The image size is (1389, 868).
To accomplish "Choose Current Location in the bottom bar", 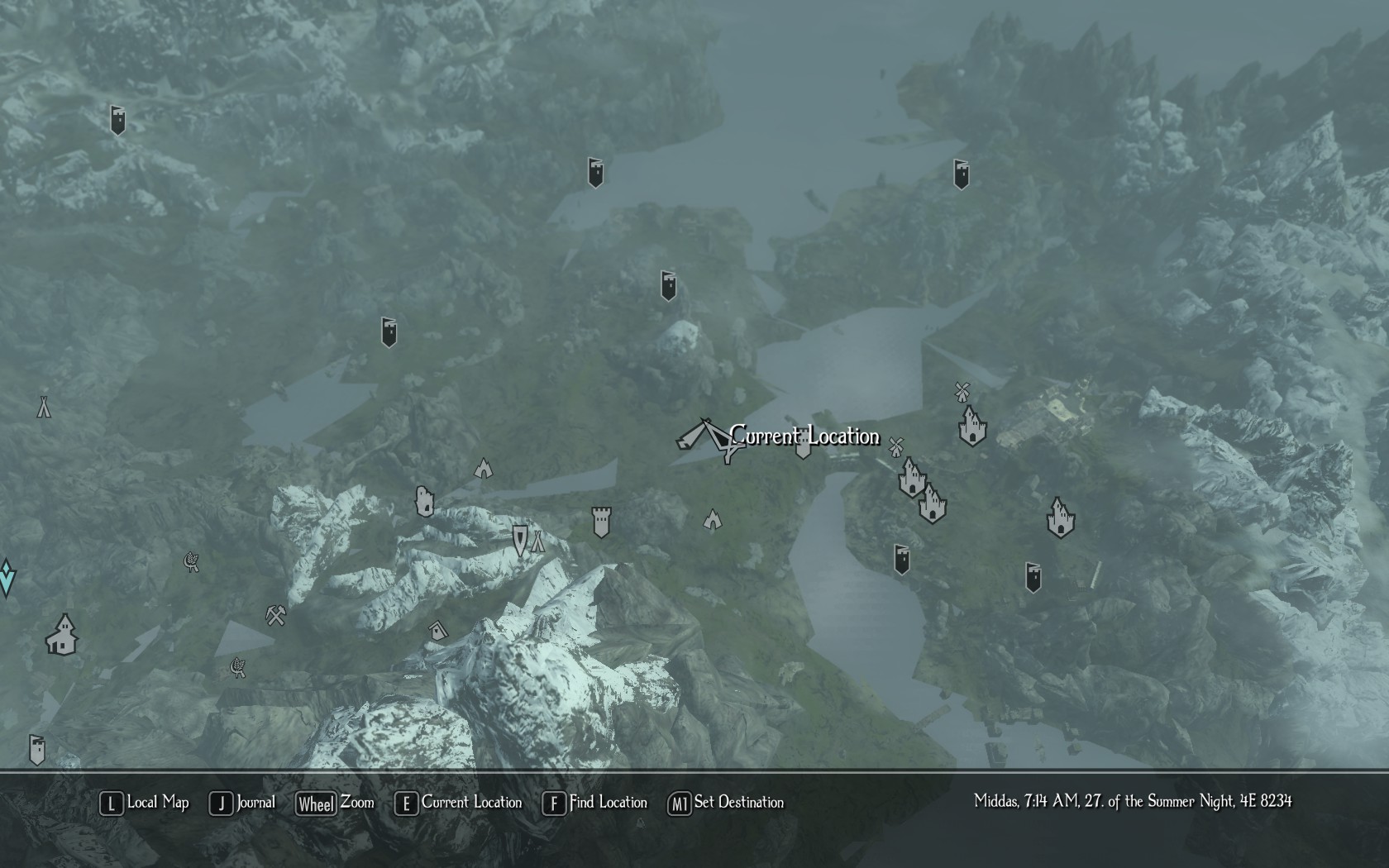I will (x=460, y=803).
